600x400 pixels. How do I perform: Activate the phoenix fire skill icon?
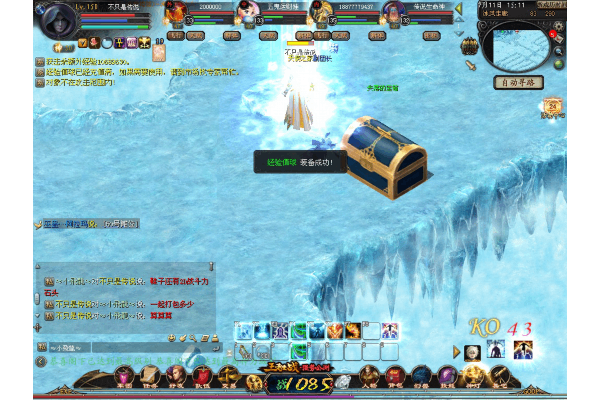[x=336, y=330]
